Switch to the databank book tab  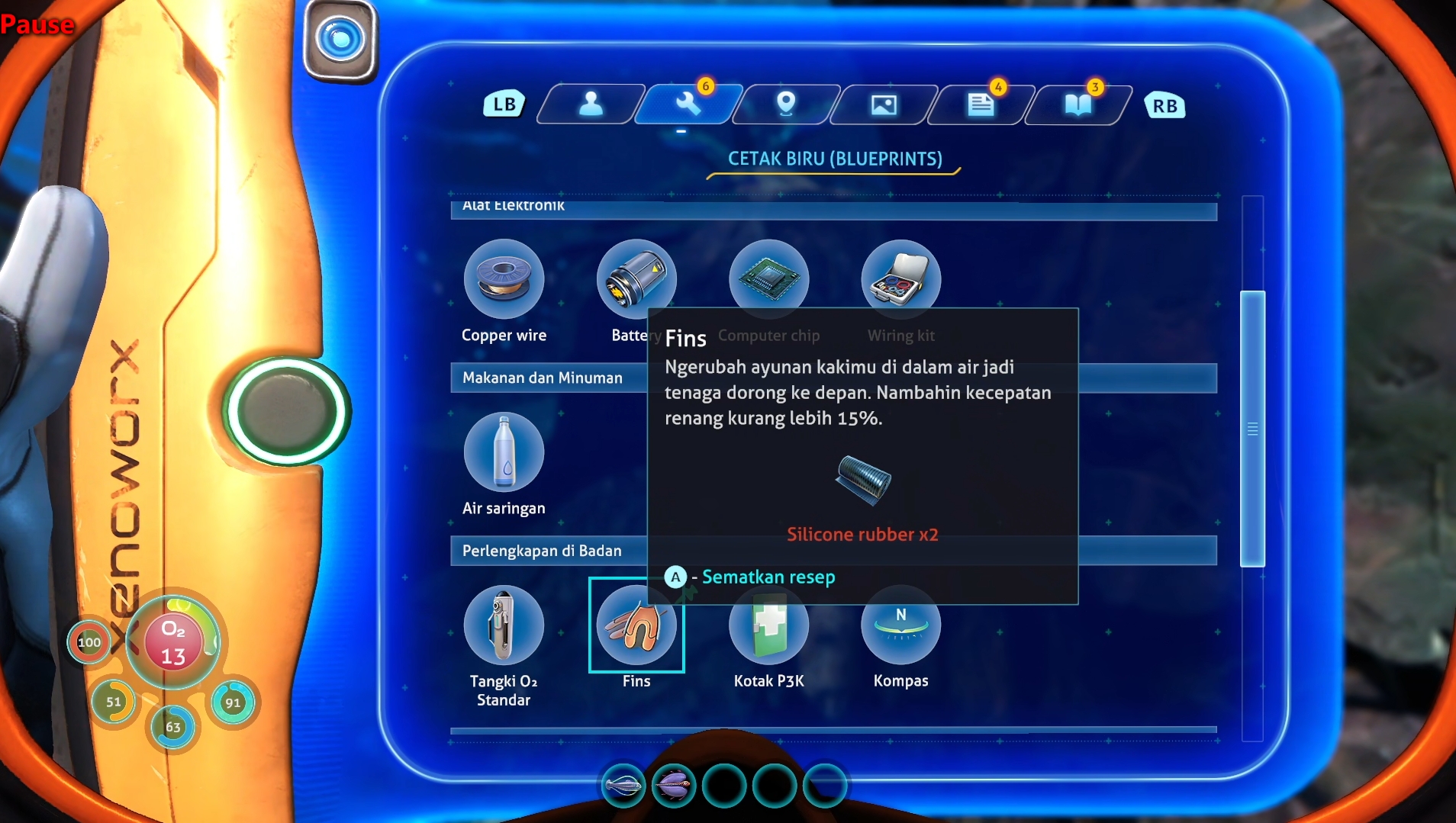[x=1078, y=104]
